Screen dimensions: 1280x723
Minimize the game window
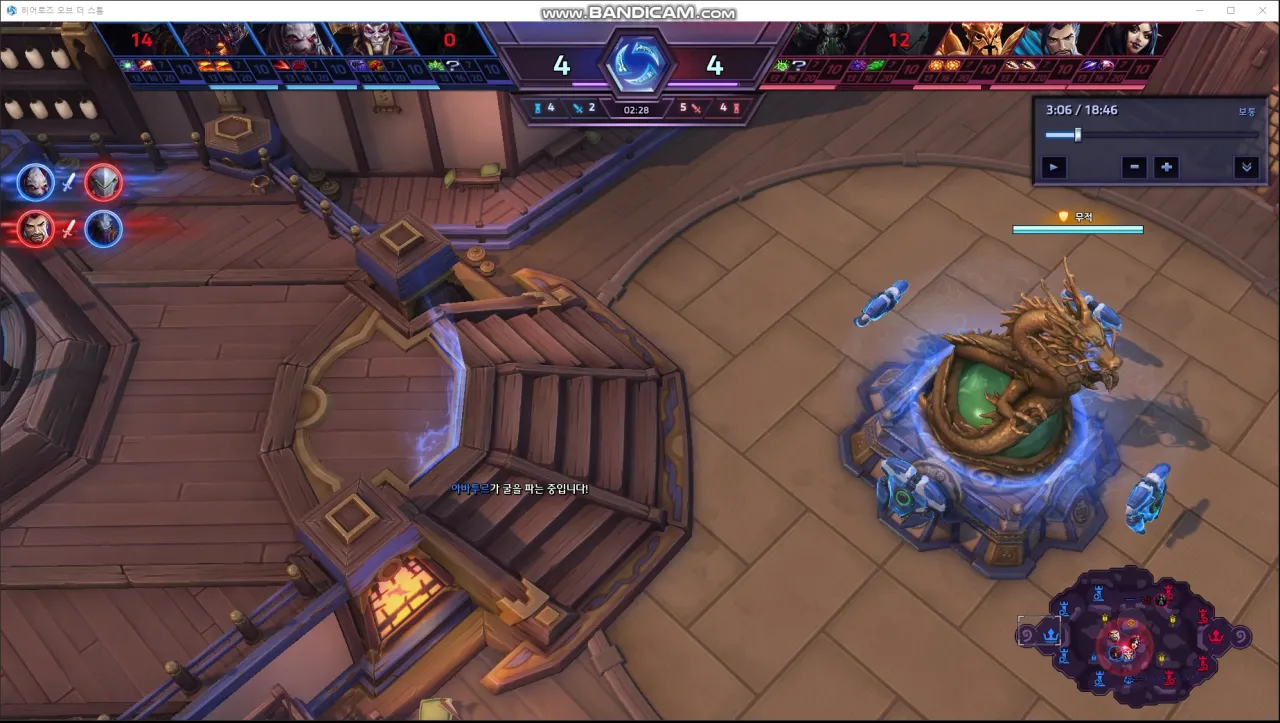coord(1201,10)
